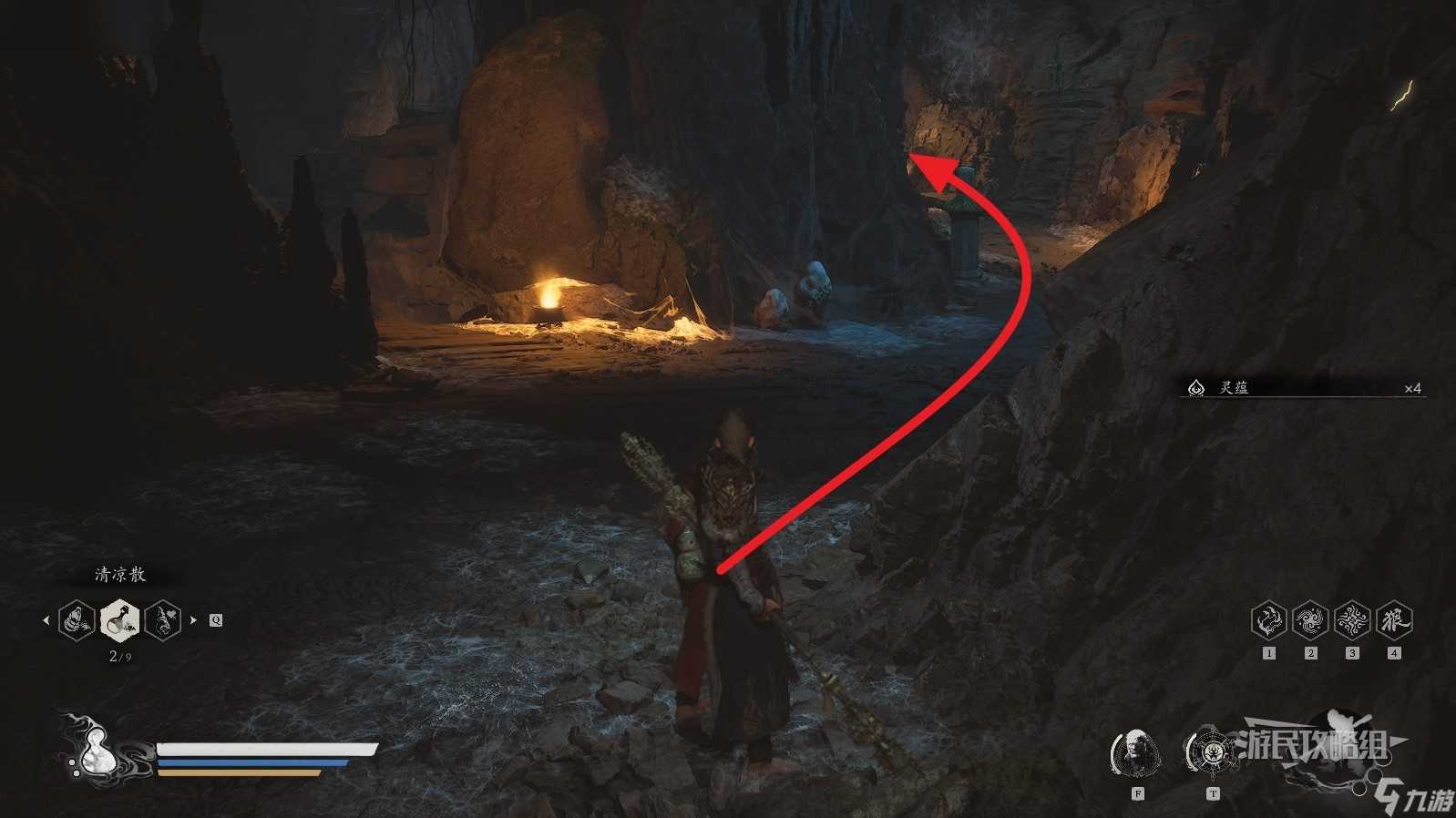The width and height of the screenshot is (1456, 818).
Task: Choose the quick item slot left of the potion
Action: 77,620
